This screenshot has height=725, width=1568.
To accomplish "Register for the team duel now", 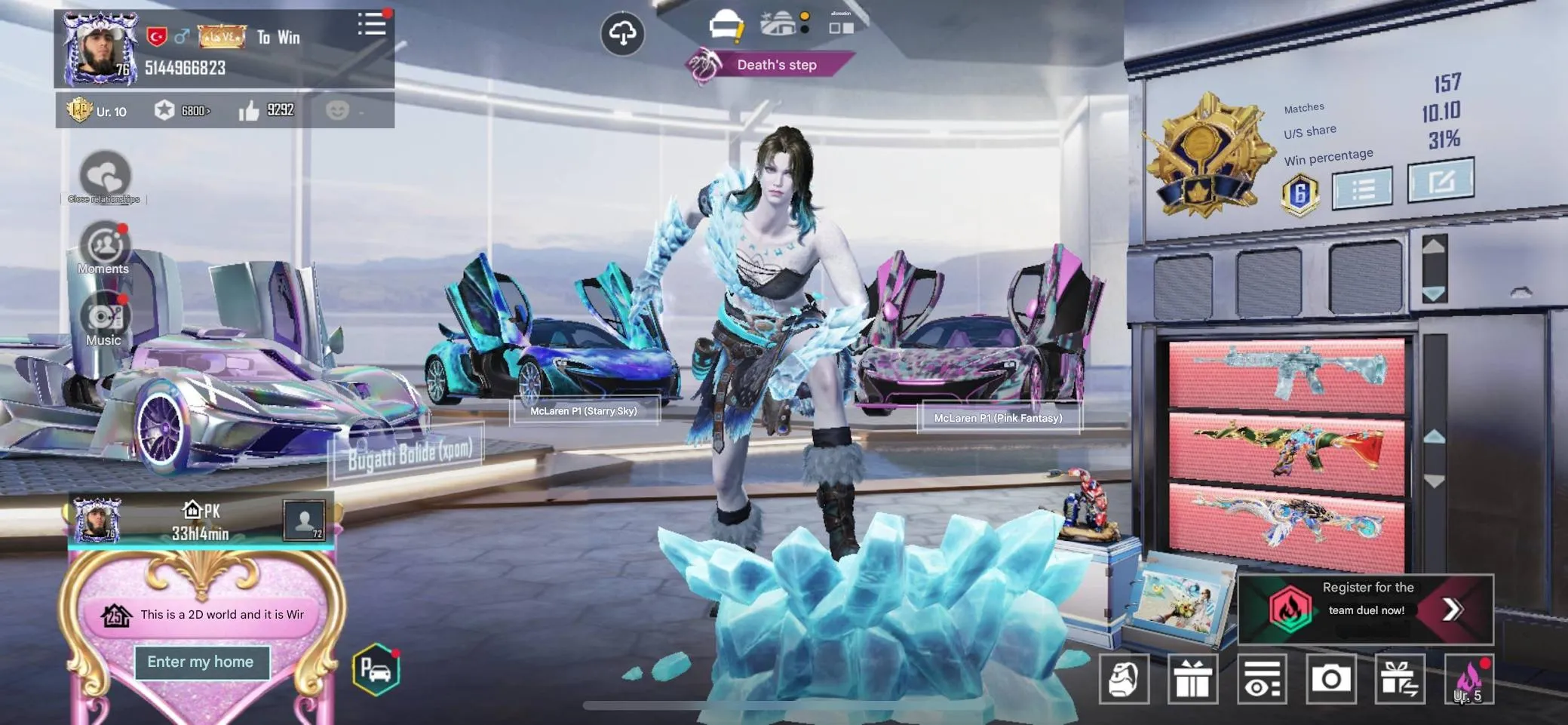I will click(1365, 608).
